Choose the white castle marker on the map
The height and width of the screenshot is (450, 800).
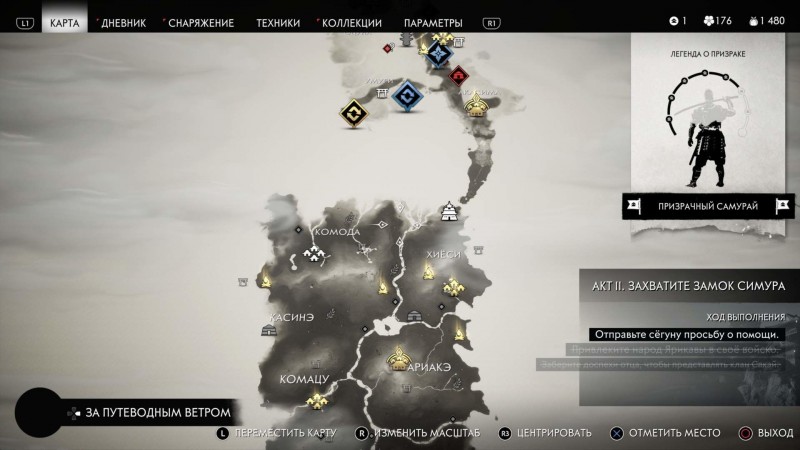pos(450,211)
